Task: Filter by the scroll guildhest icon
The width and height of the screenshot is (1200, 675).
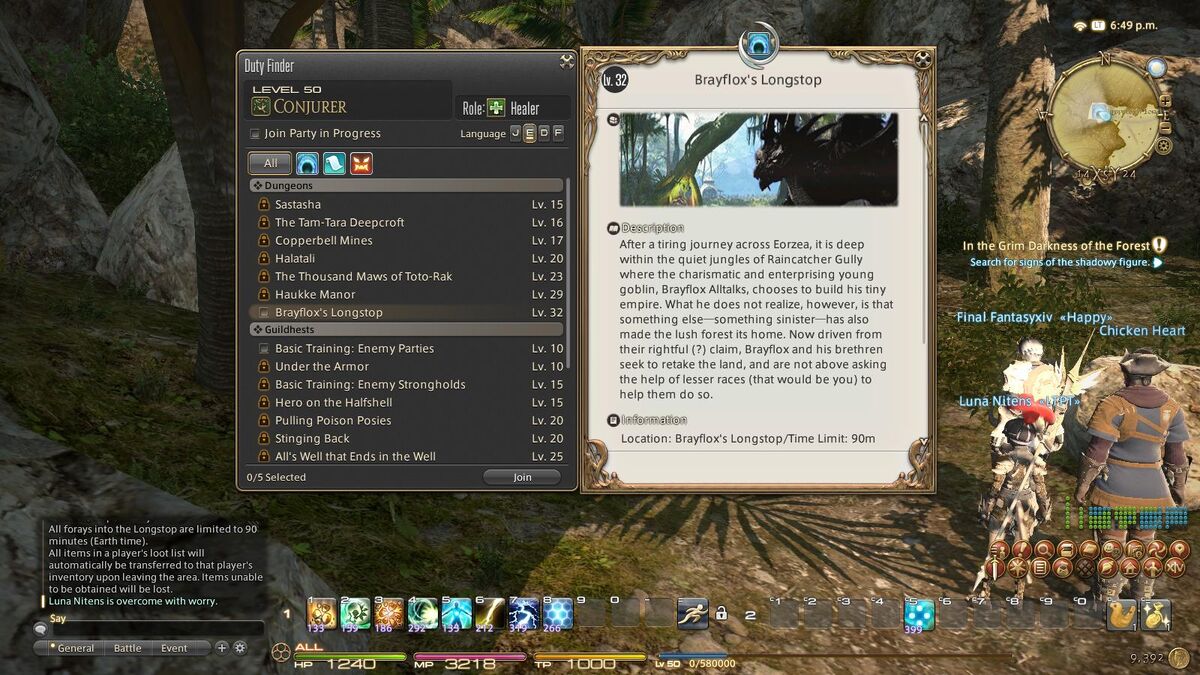Action: pyautogui.click(x=334, y=163)
